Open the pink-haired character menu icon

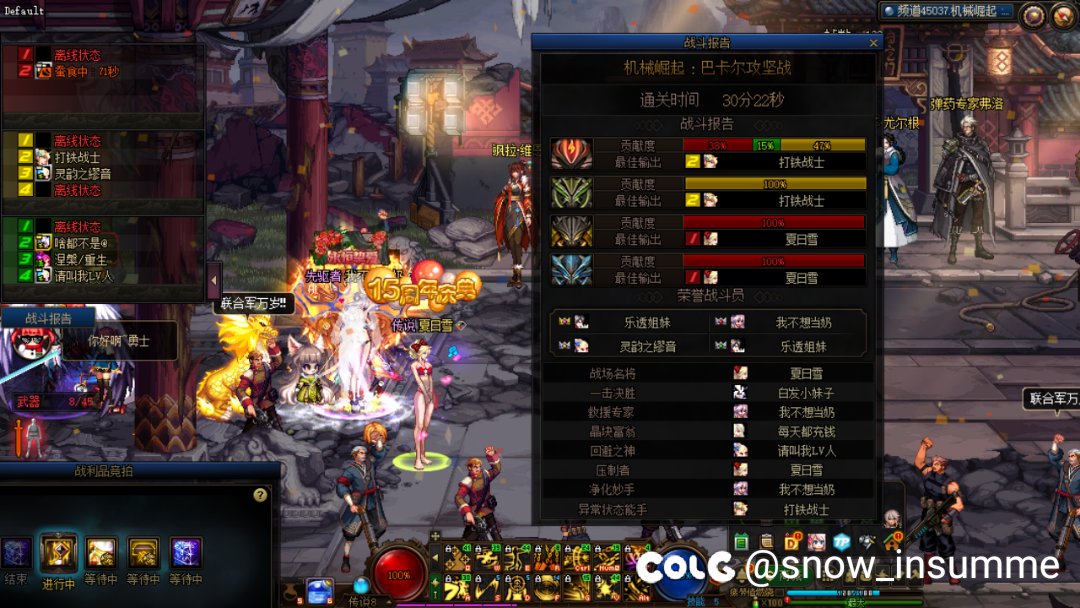816,542
